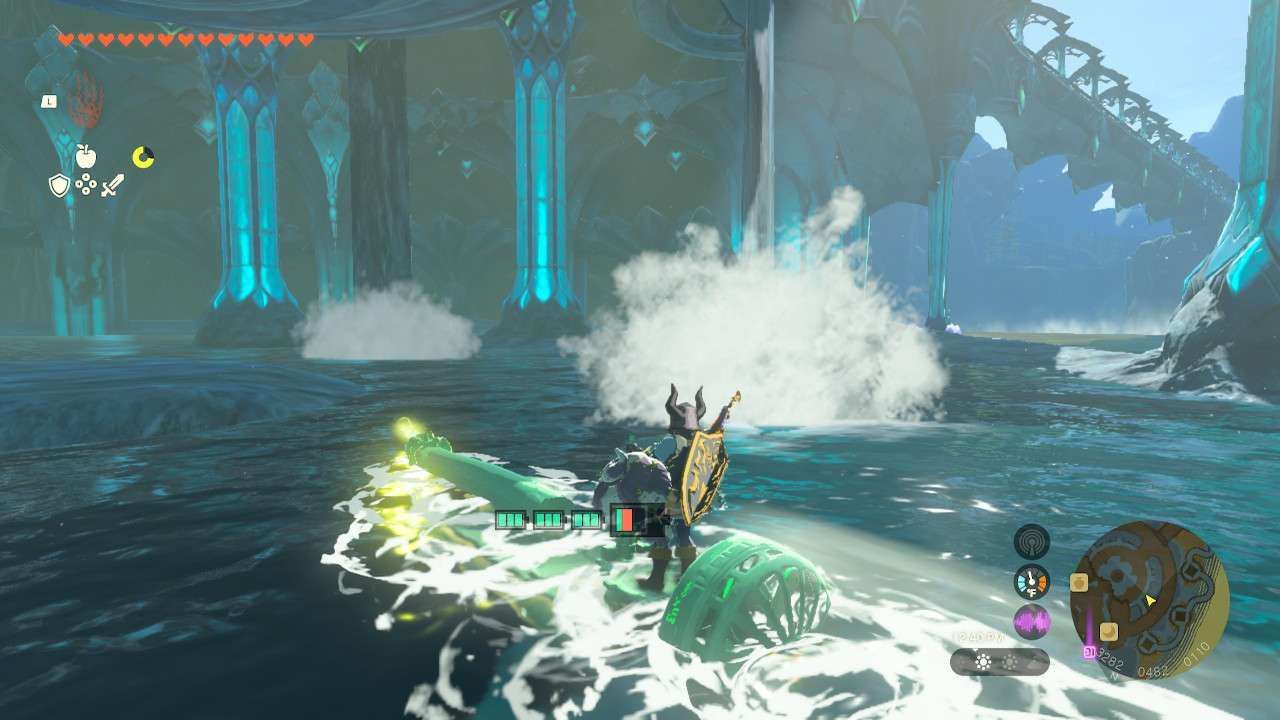Click the purple beacon marker on the minimap
1280x720 pixels.
point(1089,651)
